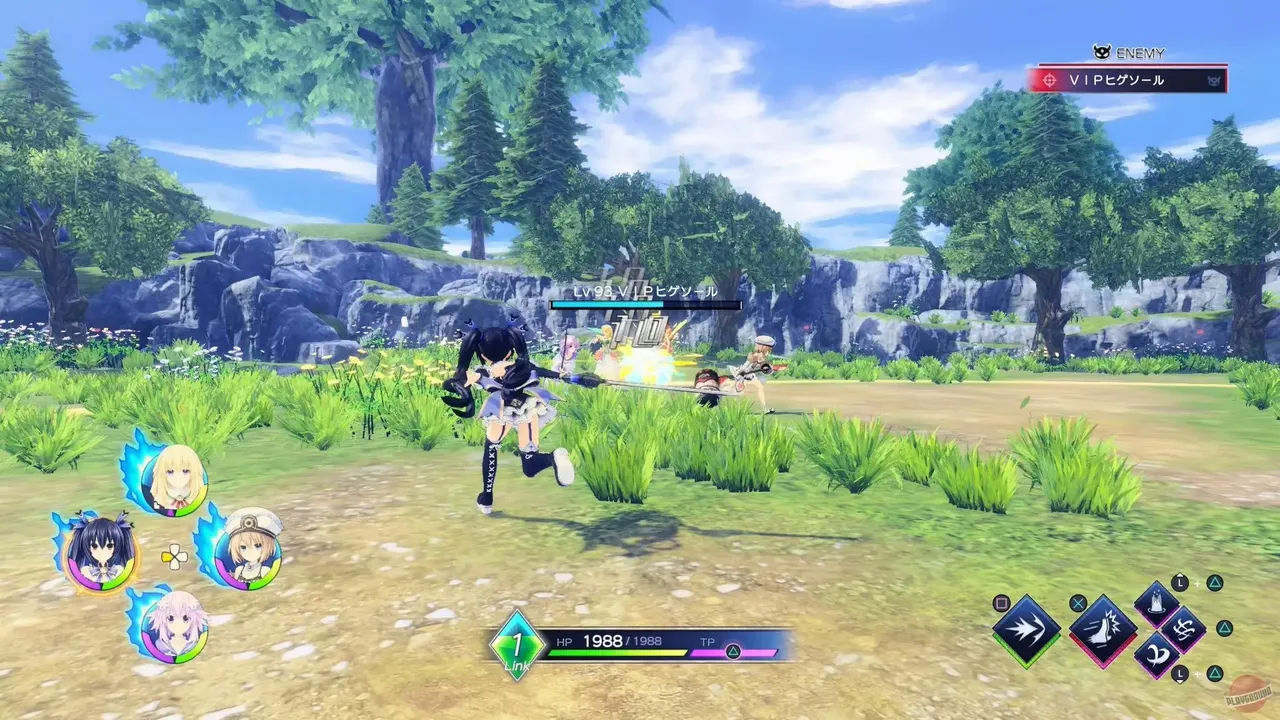Click the monster icon beside ENEMY label
The width and height of the screenshot is (1280, 720).
point(1103,52)
